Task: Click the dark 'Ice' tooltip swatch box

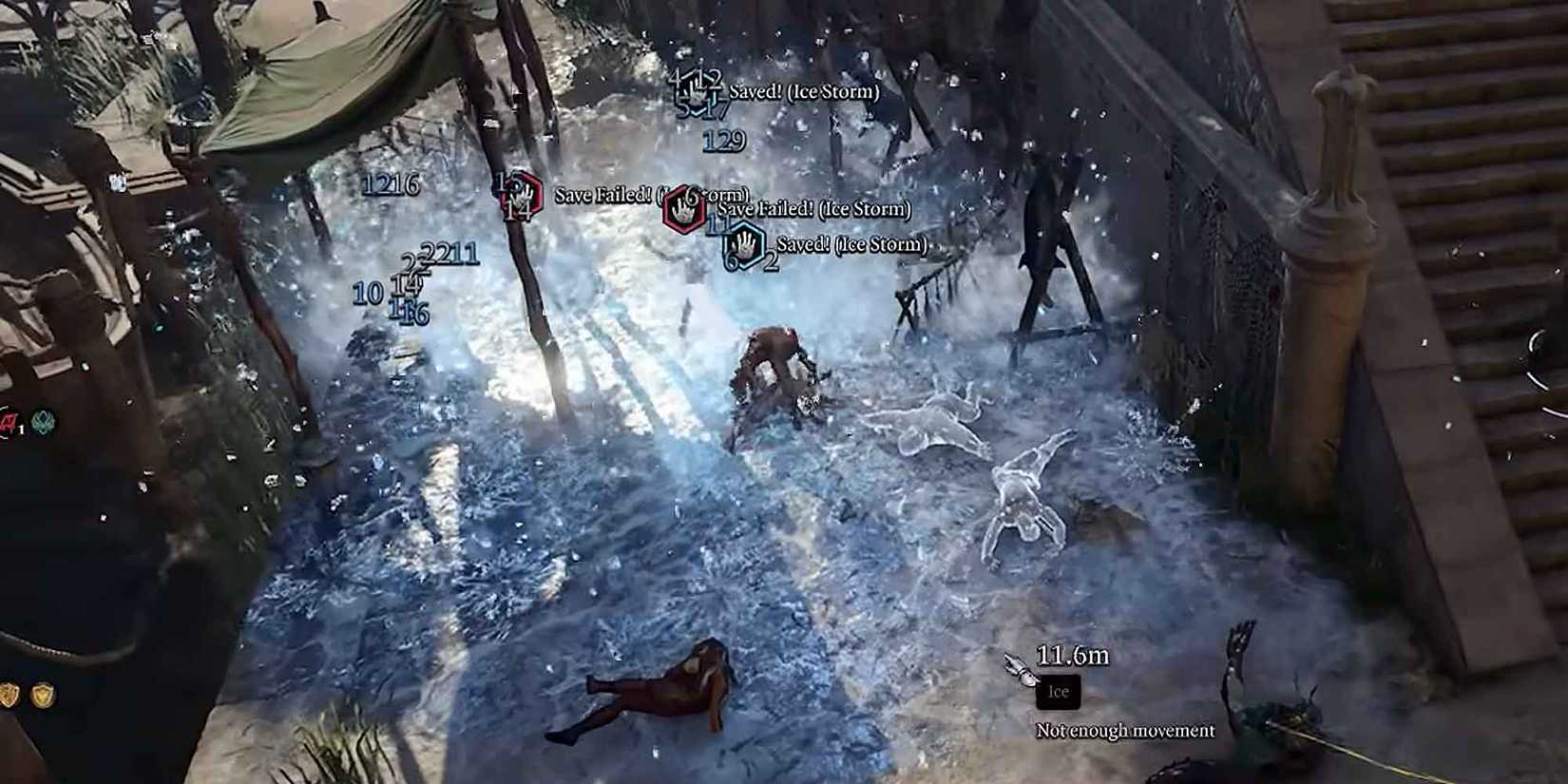Action: coord(1058,692)
